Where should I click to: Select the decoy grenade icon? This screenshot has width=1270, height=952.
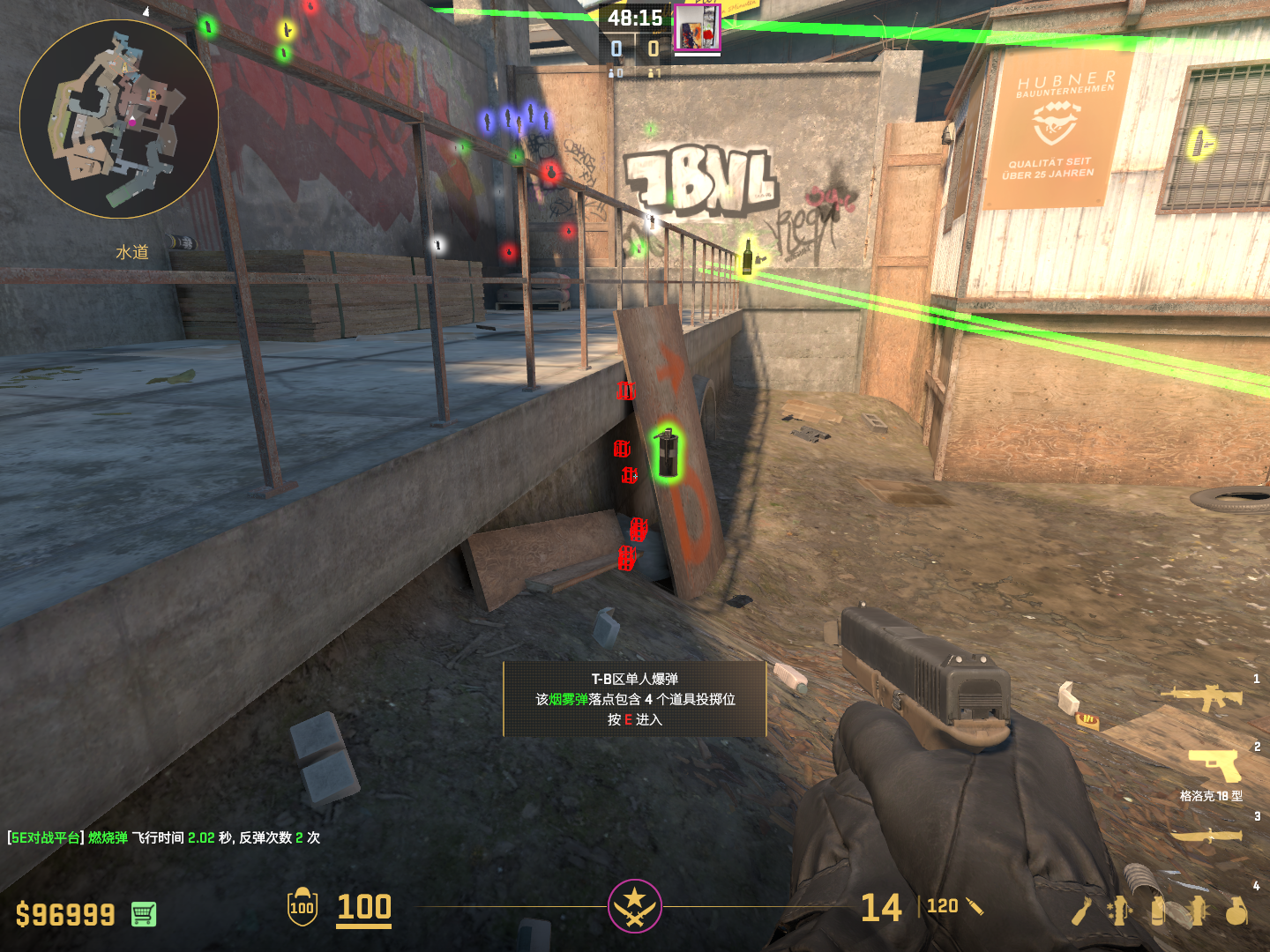click(x=1120, y=911)
